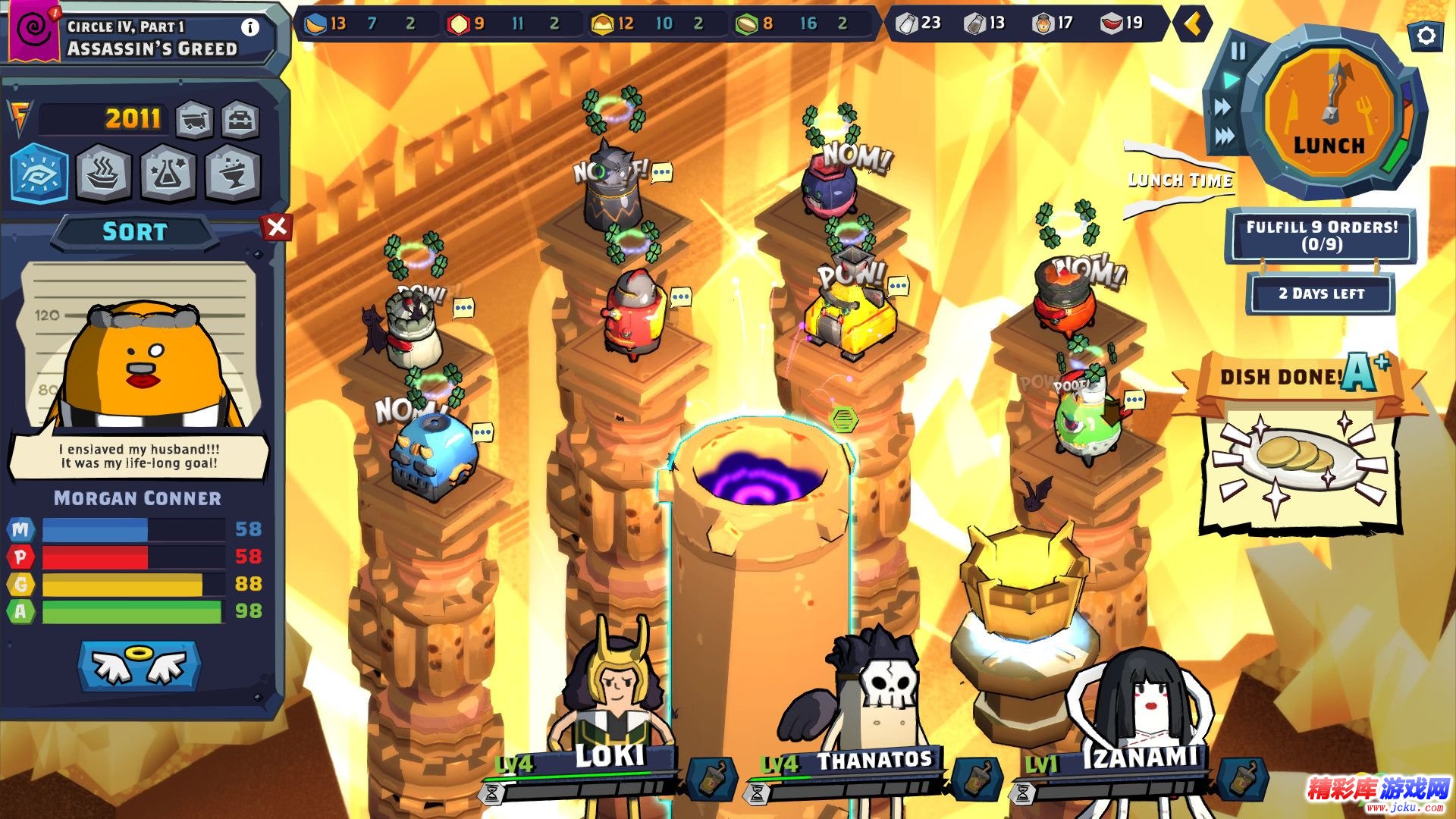
Task: Send Morgan Conner to heaven with winged halo
Action: [139, 665]
